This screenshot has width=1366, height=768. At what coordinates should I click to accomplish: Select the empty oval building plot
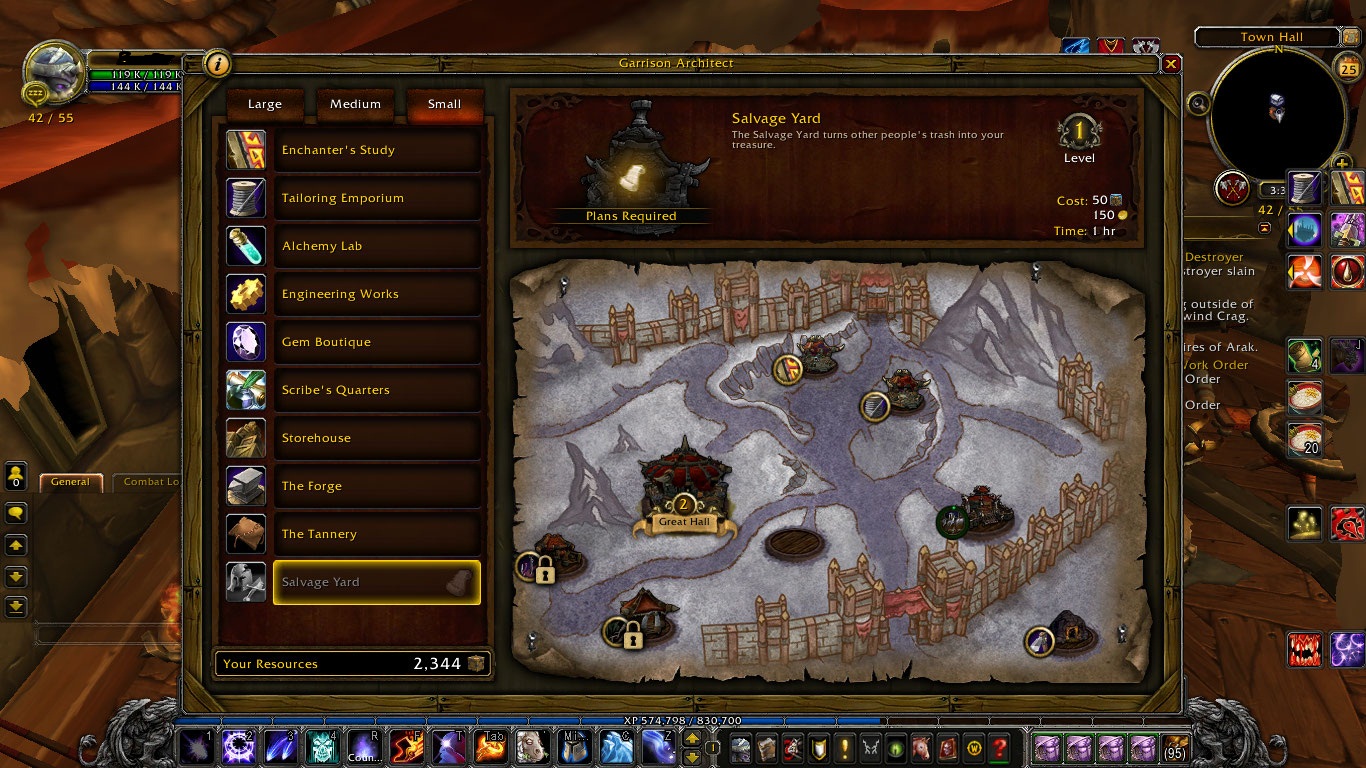coord(794,543)
